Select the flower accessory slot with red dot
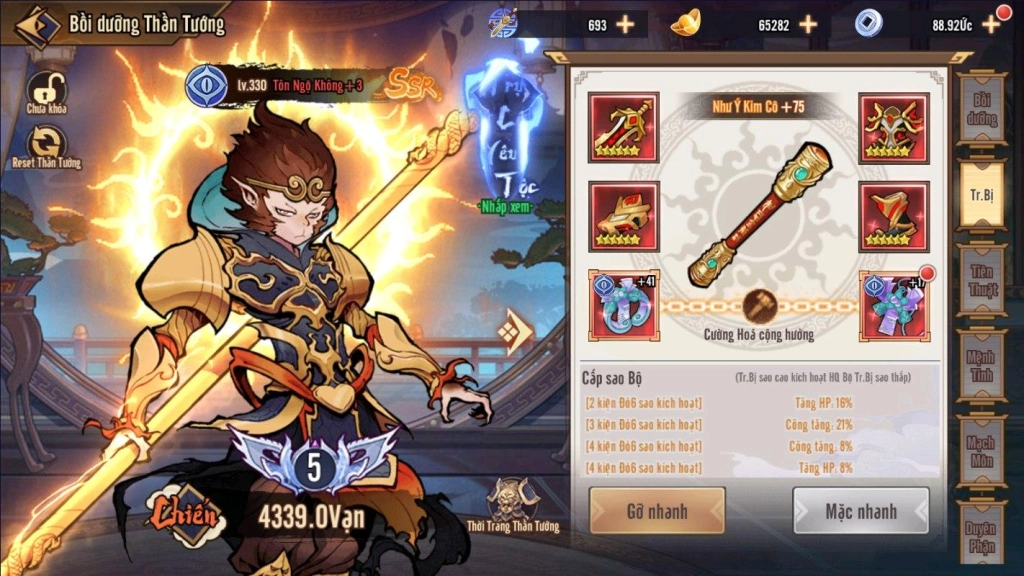The width and height of the screenshot is (1024, 576). pyautogui.click(x=894, y=304)
